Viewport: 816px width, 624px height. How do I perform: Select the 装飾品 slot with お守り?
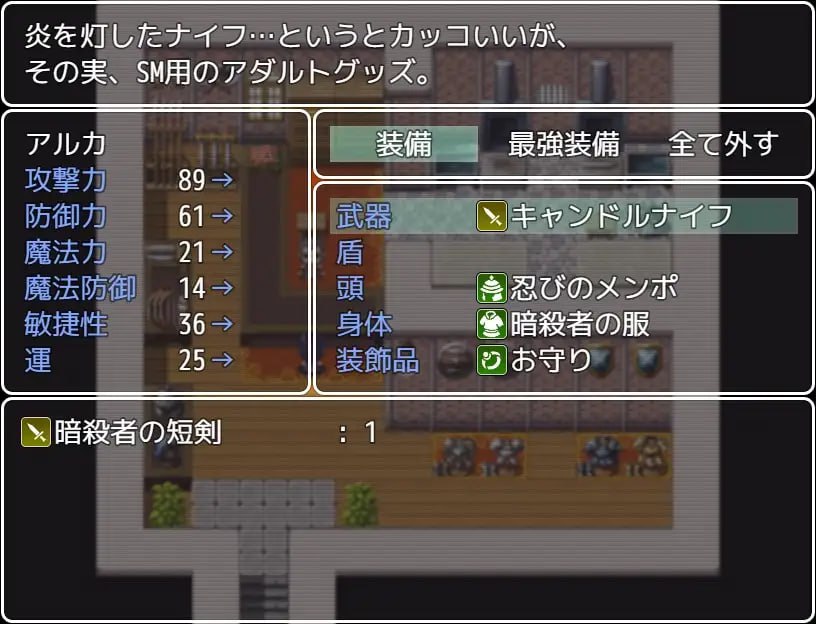(563, 360)
